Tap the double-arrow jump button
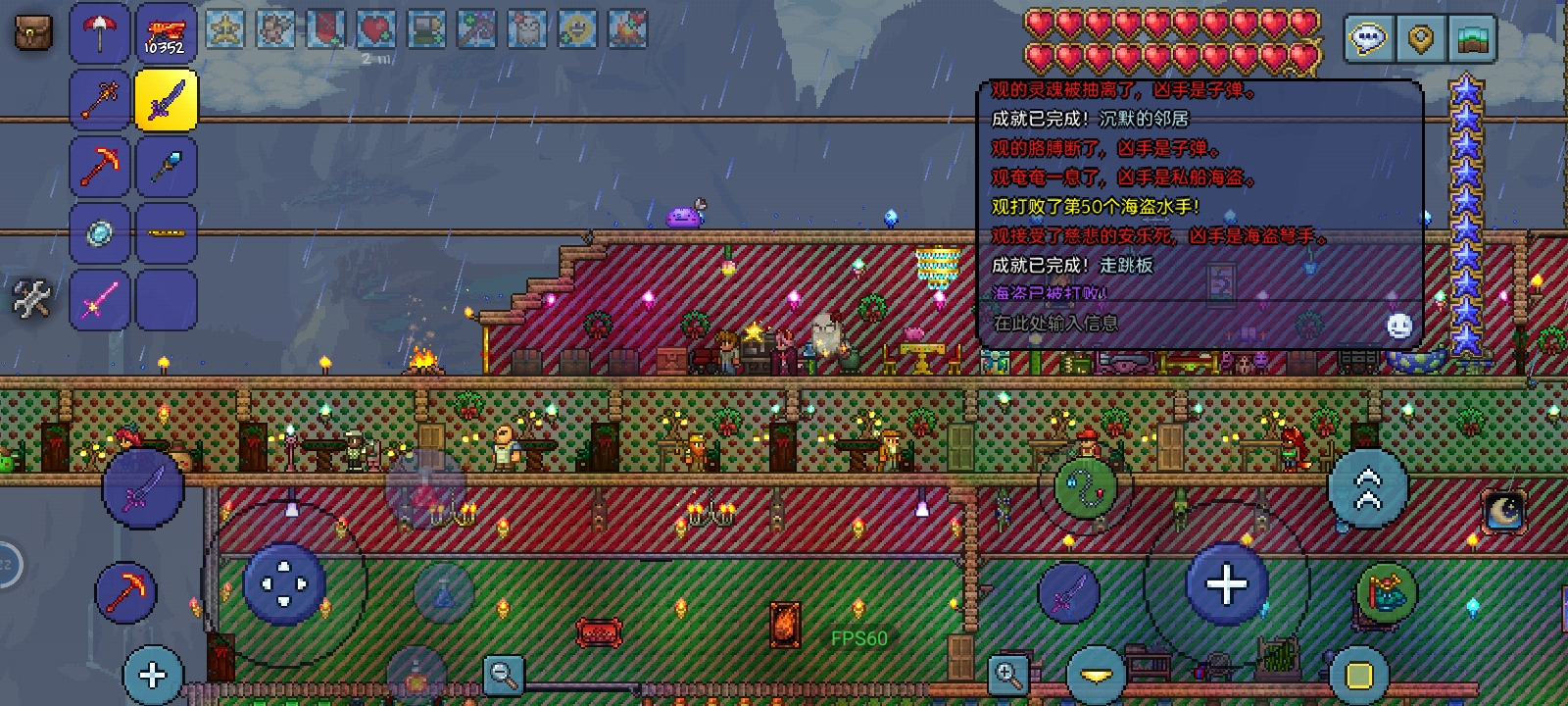 1368,488
